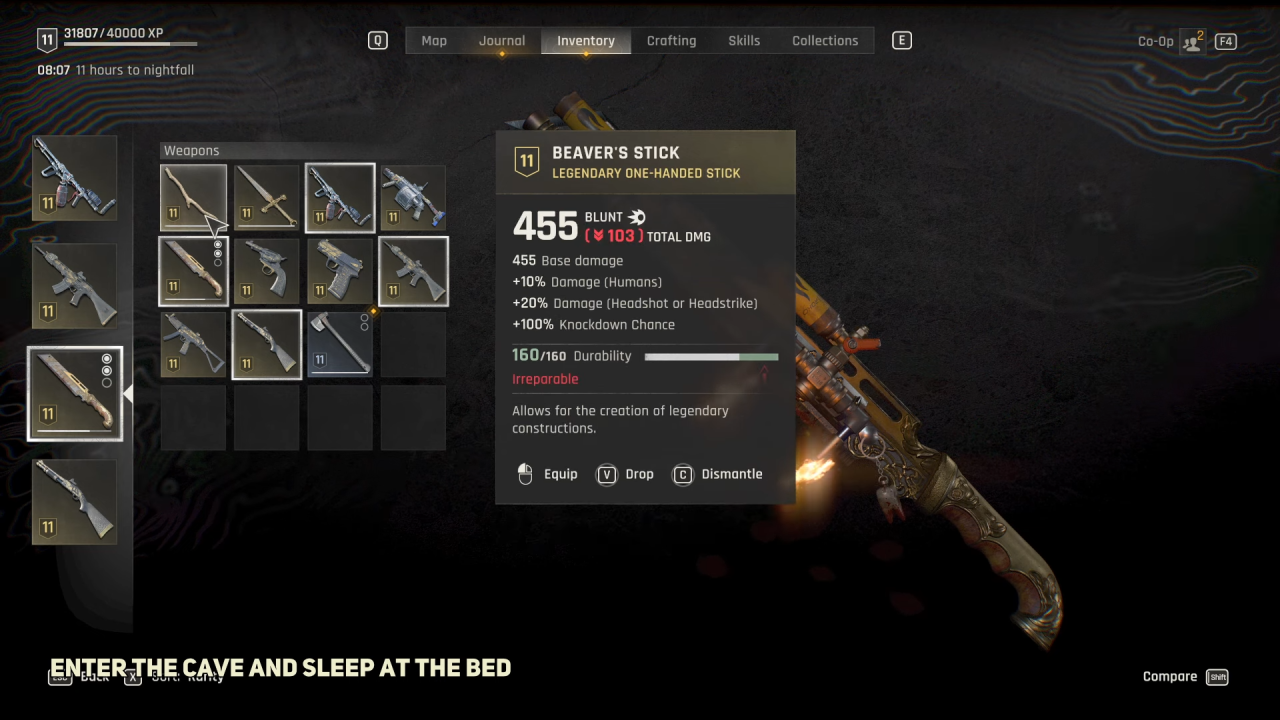This screenshot has height=720, width=1280.
Task: Pick the submachine gun with folding stock
Action: (193, 345)
